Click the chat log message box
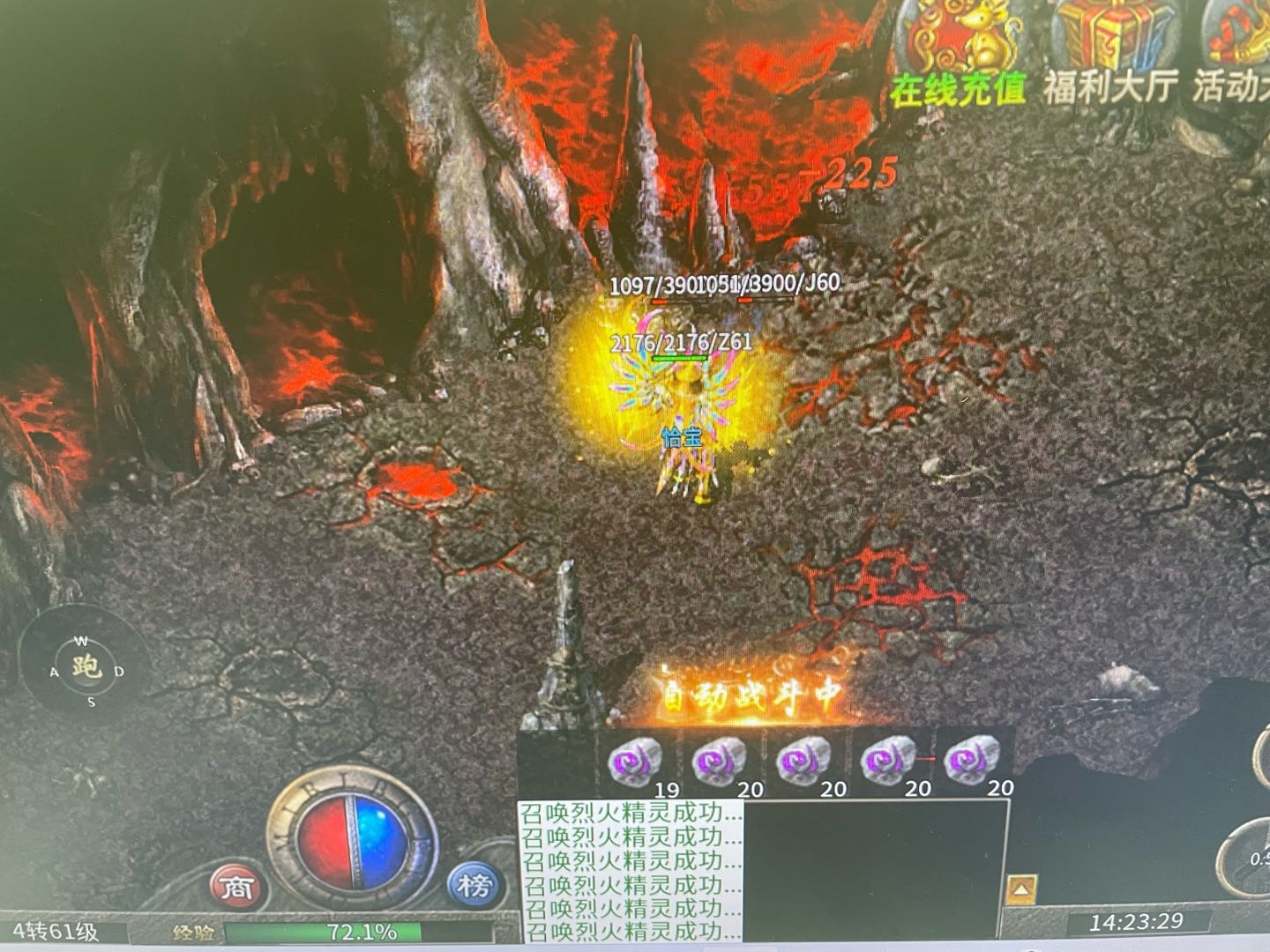Image resolution: width=1270 pixels, height=952 pixels. click(x=631, y=871)
